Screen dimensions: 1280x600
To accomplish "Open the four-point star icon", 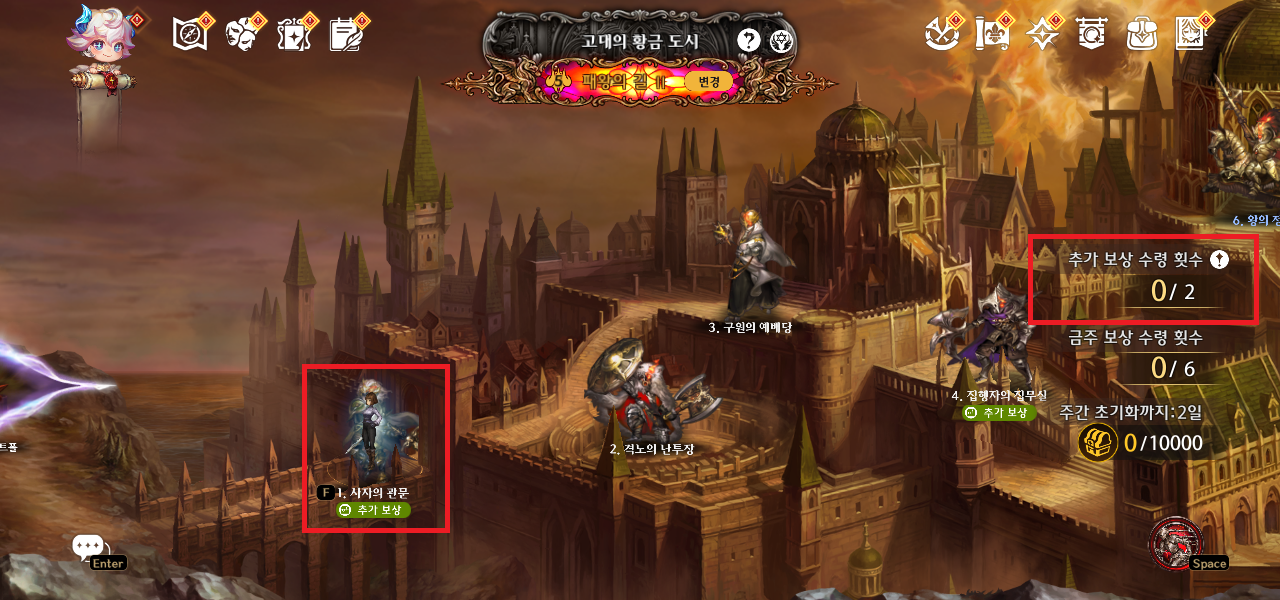I will pyautogui.click(x=1043, y=34).
